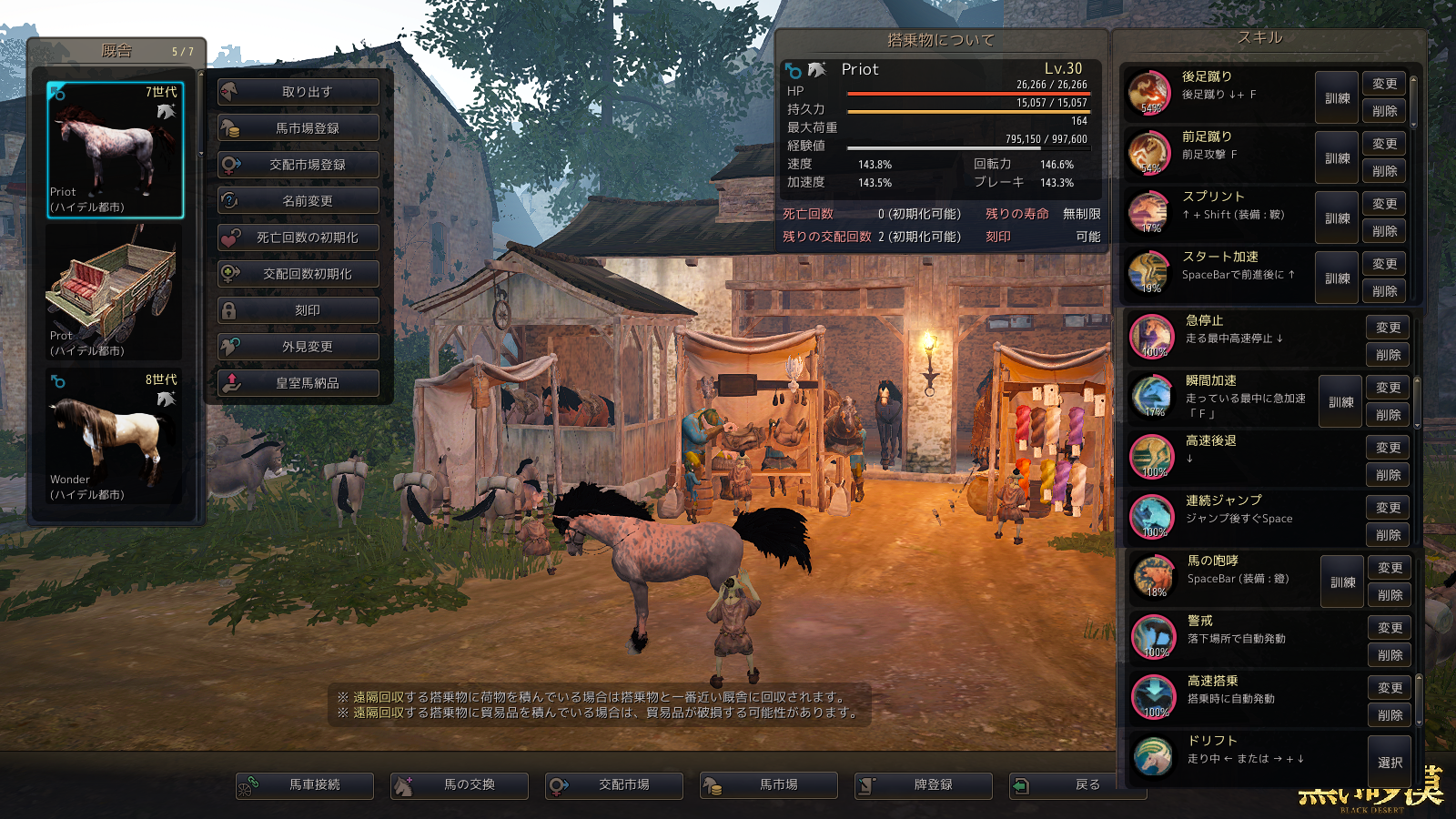The width and height of the screenshot is (1456, 819).
Task: Reset death count with 死亡回数の初期化
Action: click(x=298, y=238)
